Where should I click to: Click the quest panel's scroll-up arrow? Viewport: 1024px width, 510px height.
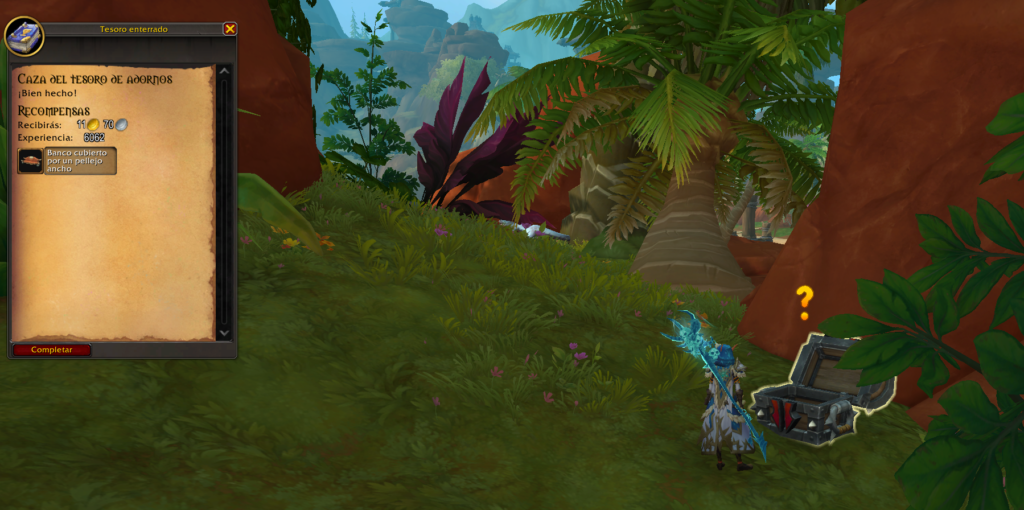click(x=223, y=71)
